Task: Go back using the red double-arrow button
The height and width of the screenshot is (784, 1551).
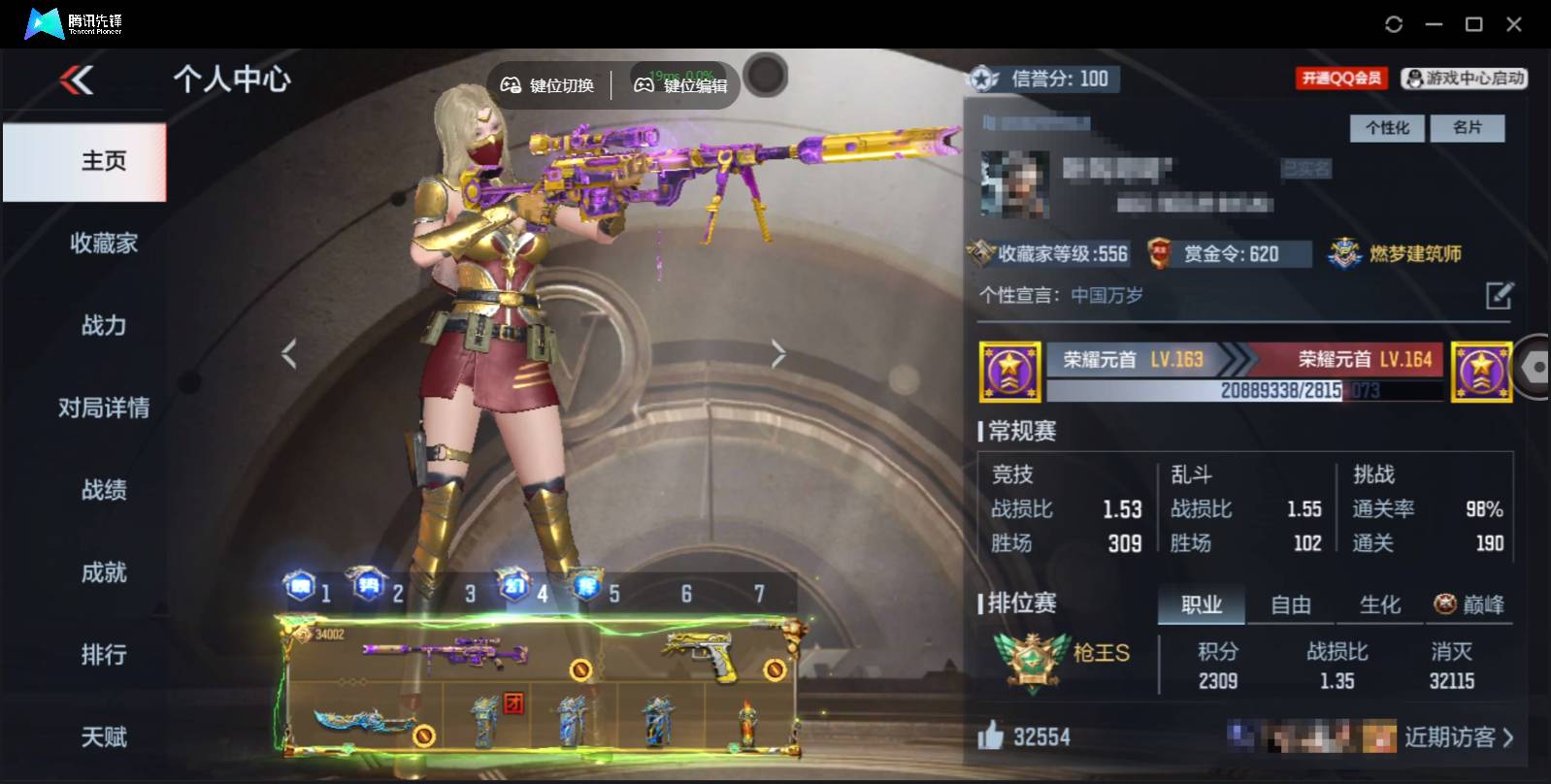Action: [x=77, y=80]
